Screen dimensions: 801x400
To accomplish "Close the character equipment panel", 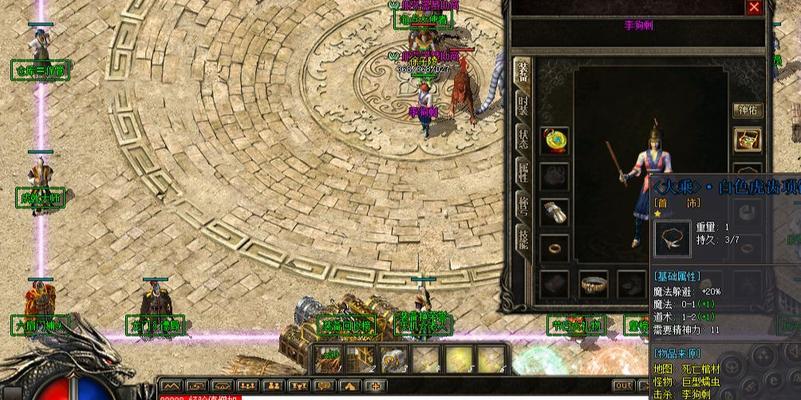I will (x=754, y=8).
